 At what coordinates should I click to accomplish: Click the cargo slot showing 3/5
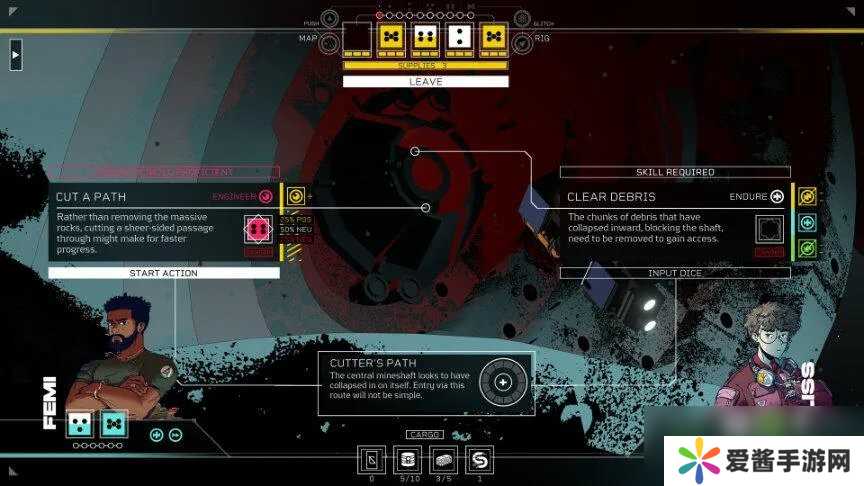click(443, 460)
